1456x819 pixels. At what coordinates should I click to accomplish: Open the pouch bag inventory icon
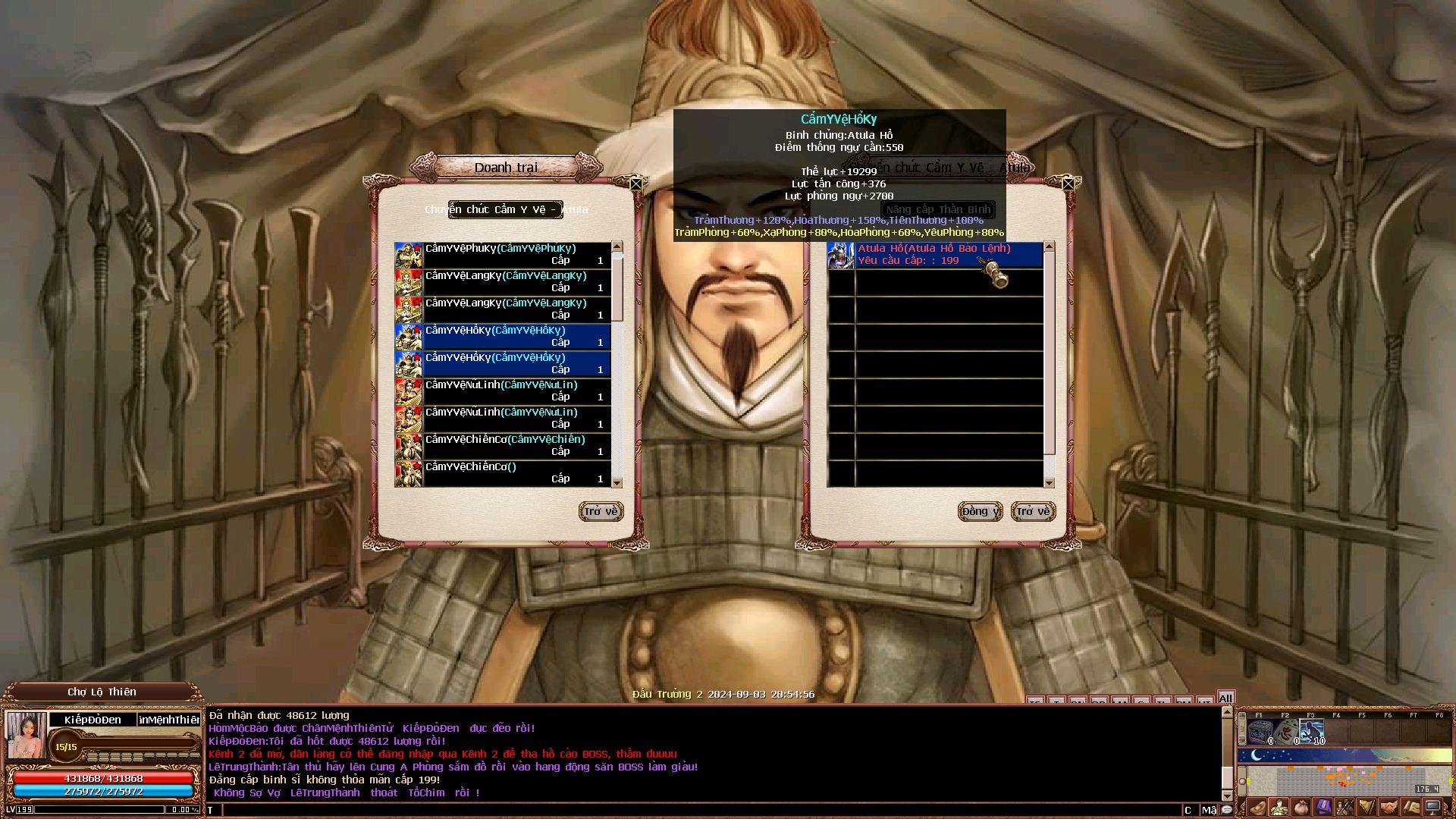(x=1301, y=808)
